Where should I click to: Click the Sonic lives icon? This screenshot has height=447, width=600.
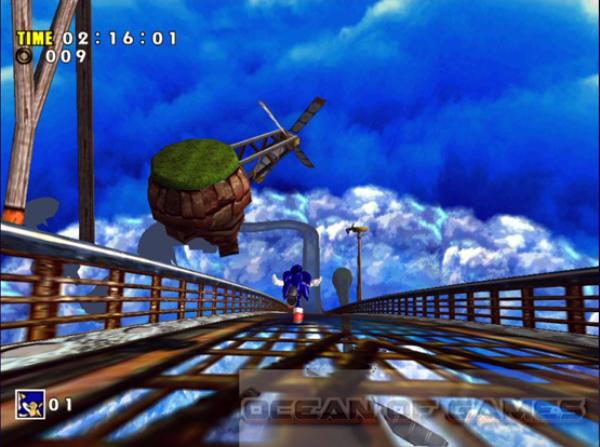[x=29, y=404]
